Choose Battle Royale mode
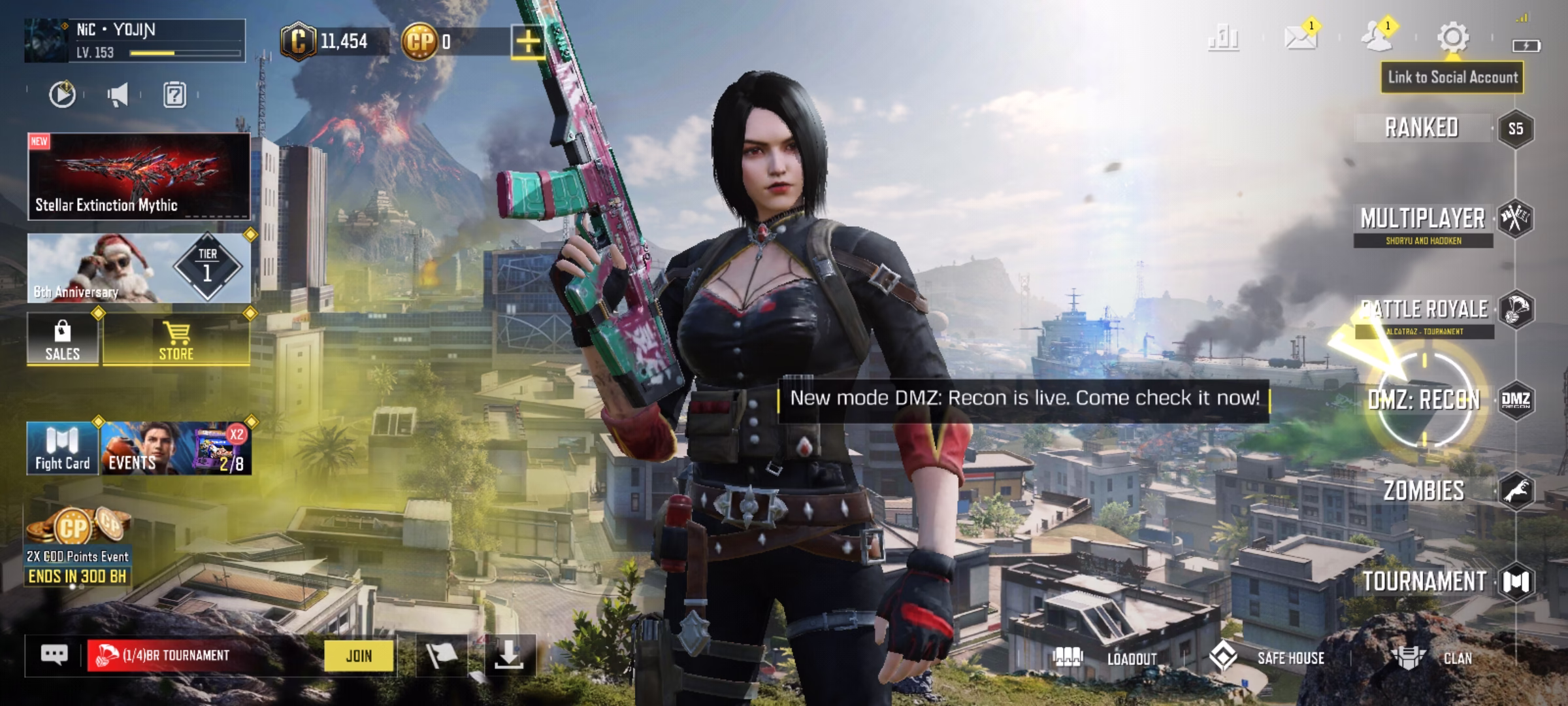 (1424, 310)
